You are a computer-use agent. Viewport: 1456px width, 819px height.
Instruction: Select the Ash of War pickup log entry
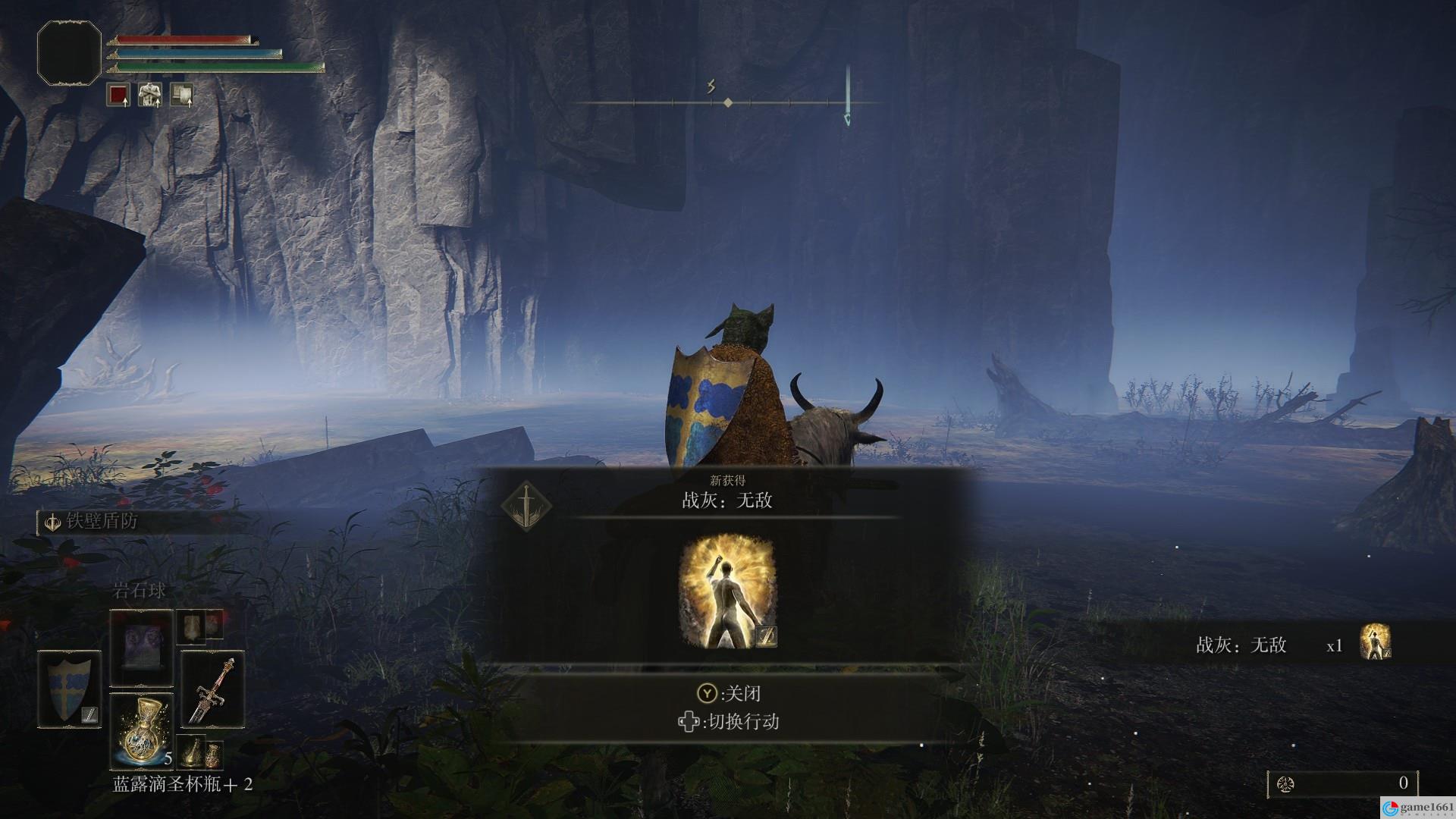click(1289, 645)
